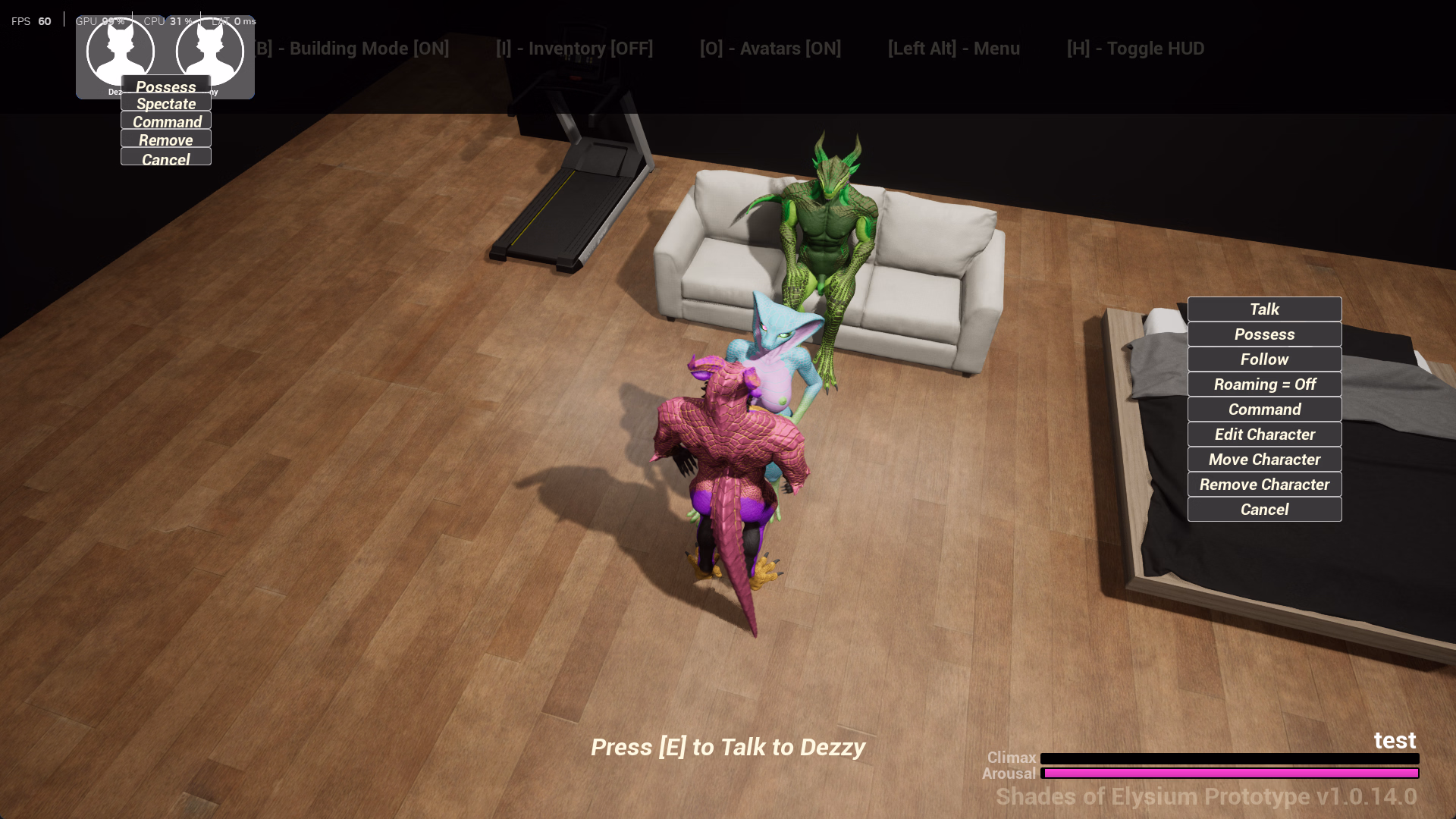Choose Spectate in the avatar menu

166,104
